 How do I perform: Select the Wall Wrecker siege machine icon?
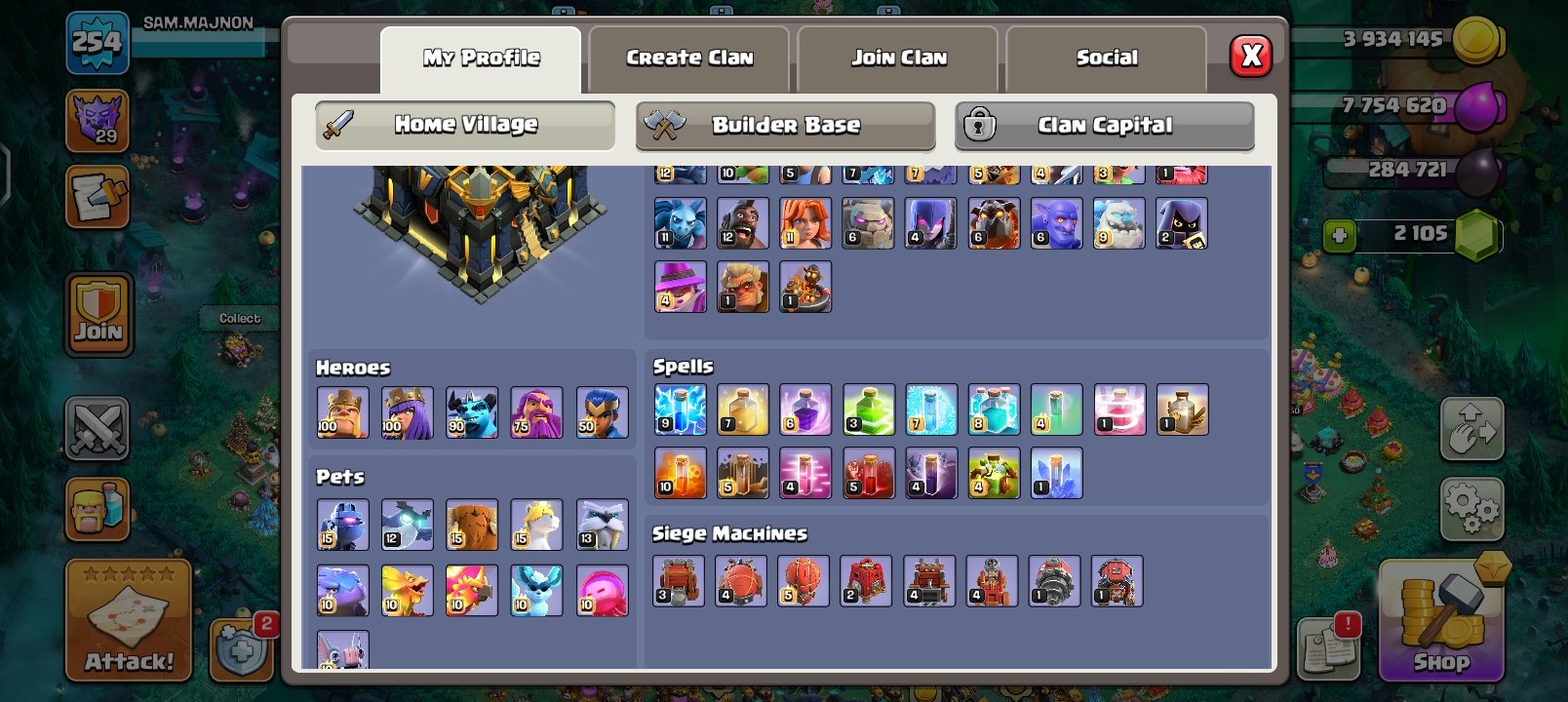[679, 581]
